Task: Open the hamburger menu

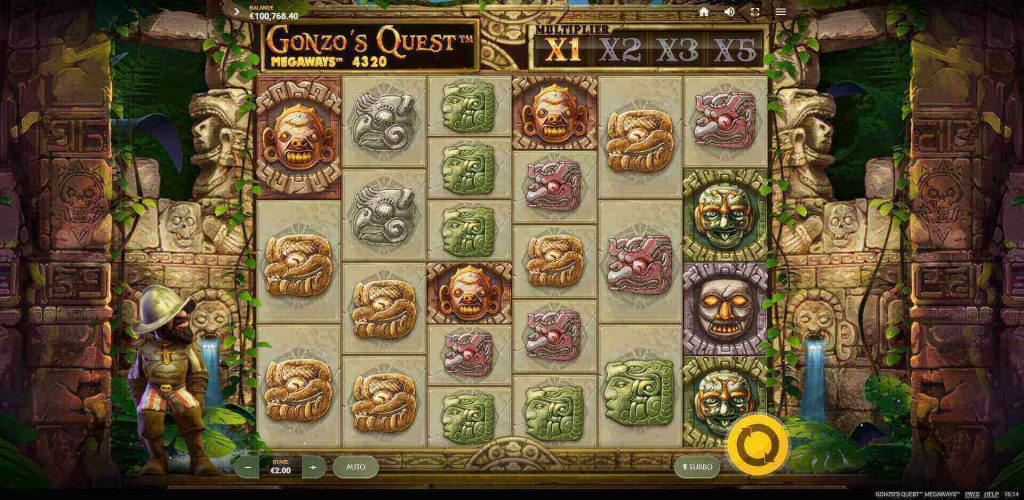Action: click(x=780, y=12)
